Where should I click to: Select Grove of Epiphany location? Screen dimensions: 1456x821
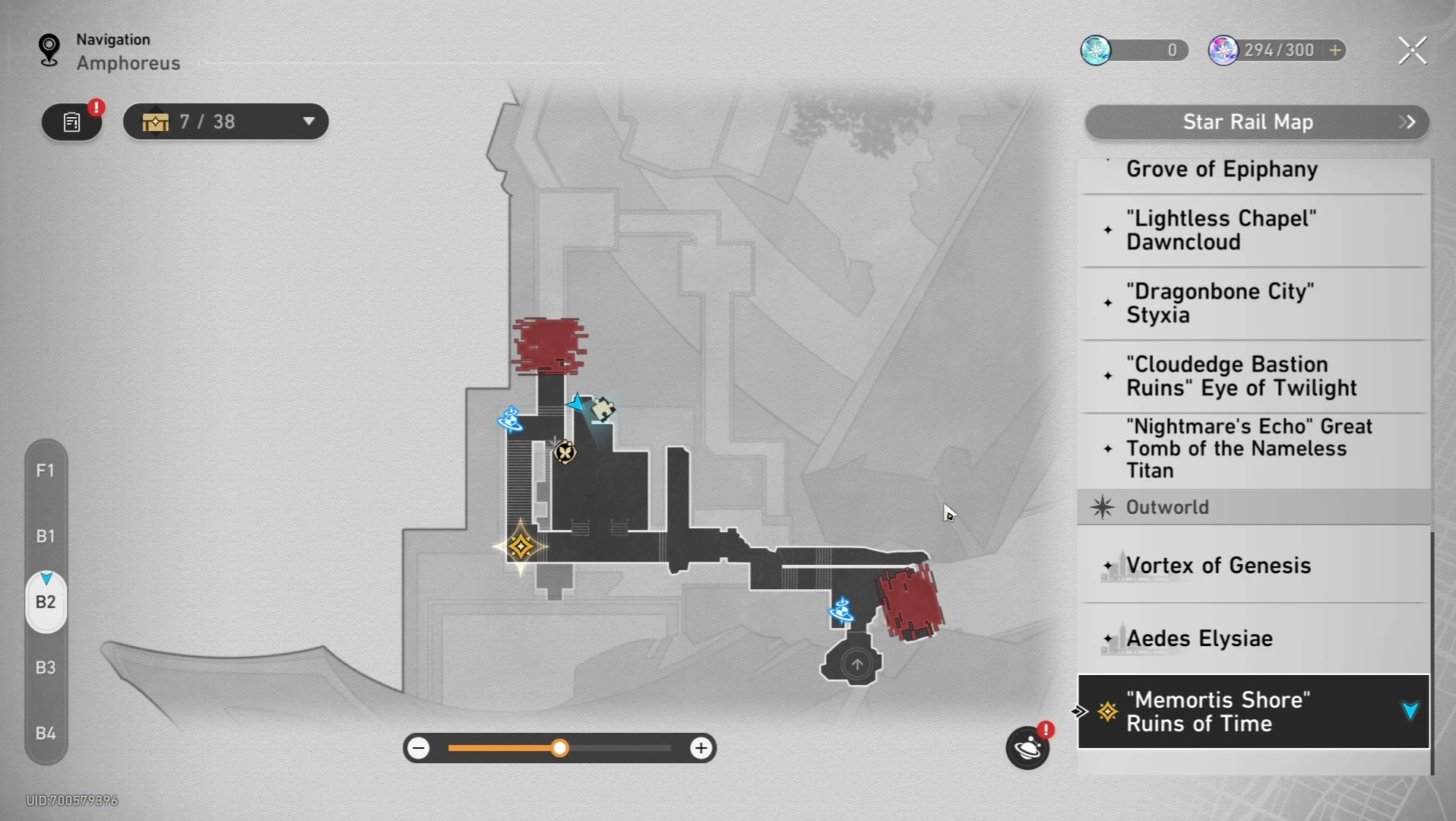pos(1221,170)
